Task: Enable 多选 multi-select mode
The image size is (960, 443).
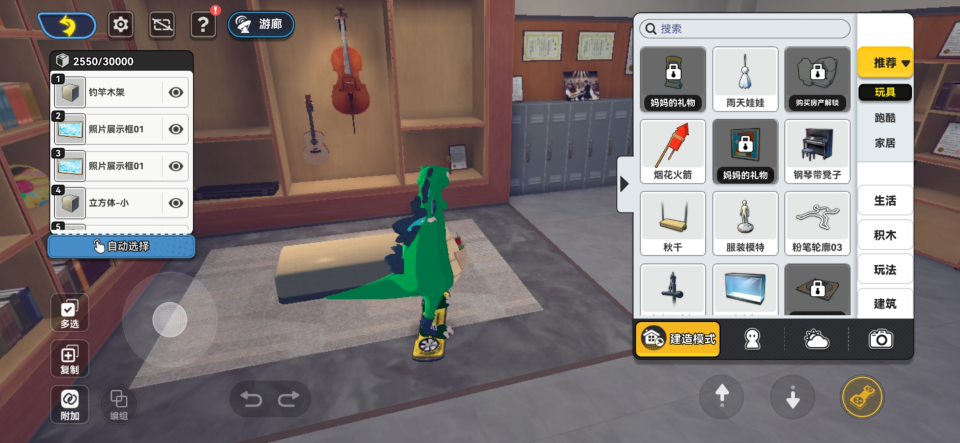Action: [x=69, y=314]
